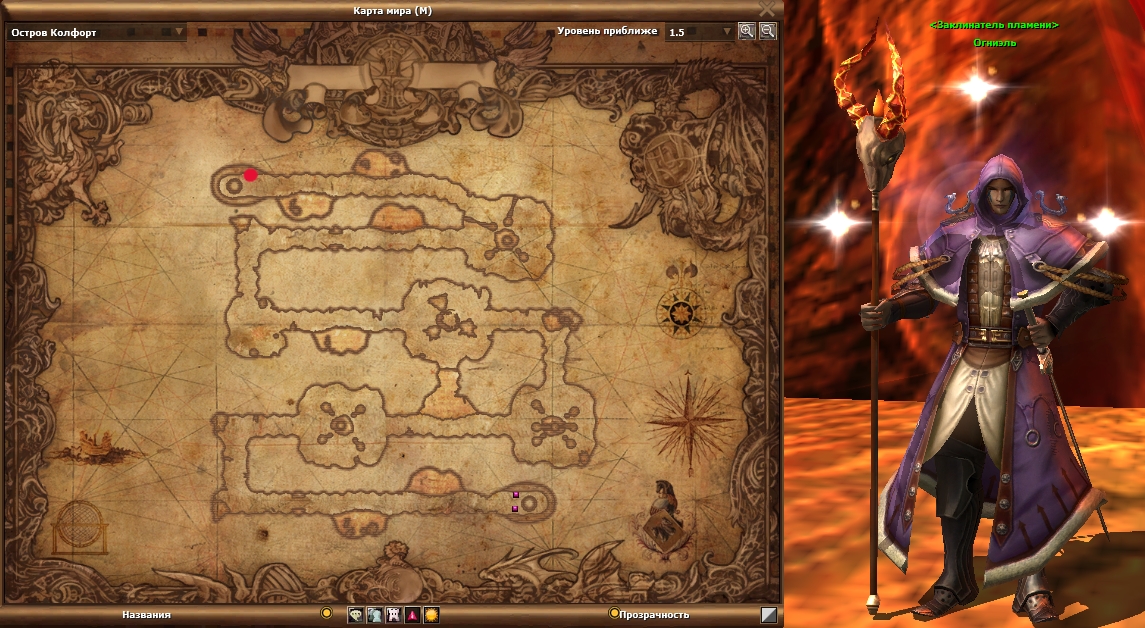Zoom out with the magnifier minus button
1145x628 pixels.
coord(767,31)
